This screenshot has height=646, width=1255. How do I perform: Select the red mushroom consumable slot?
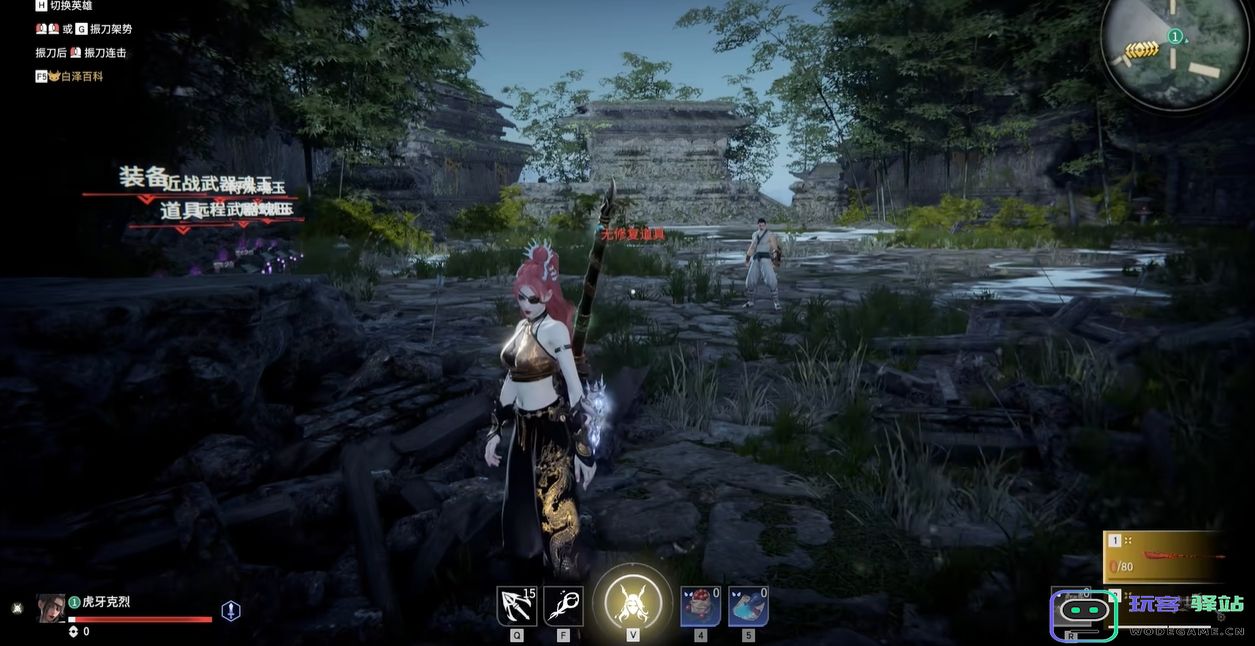[x=700, y=606]
